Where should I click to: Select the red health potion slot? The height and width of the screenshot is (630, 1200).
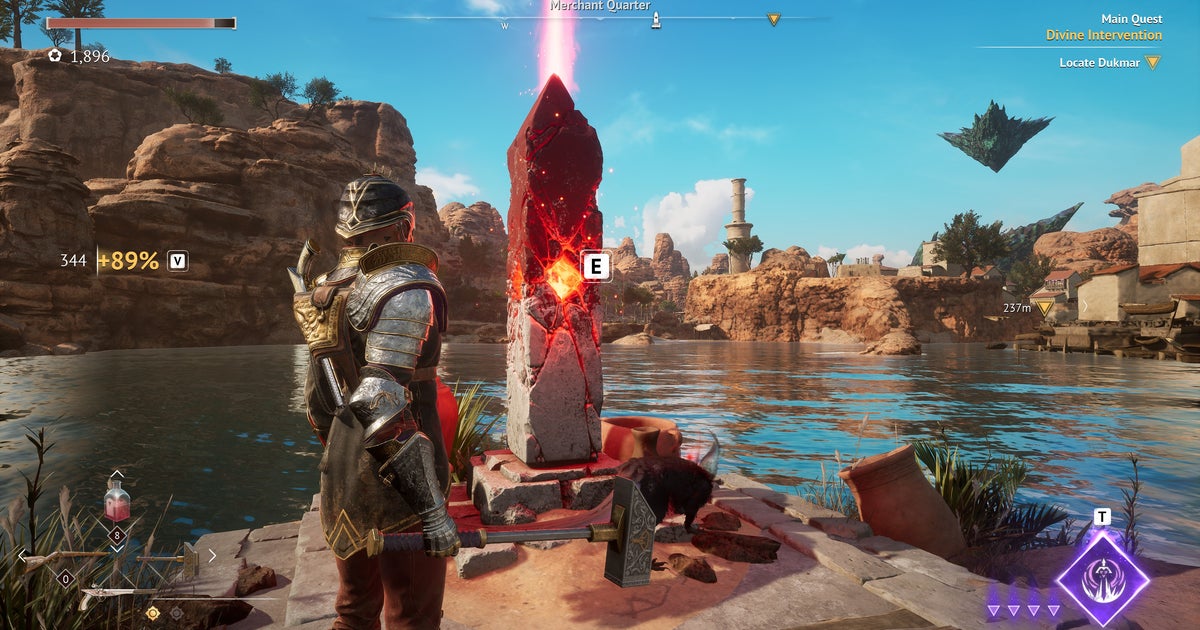click(117, 500)
